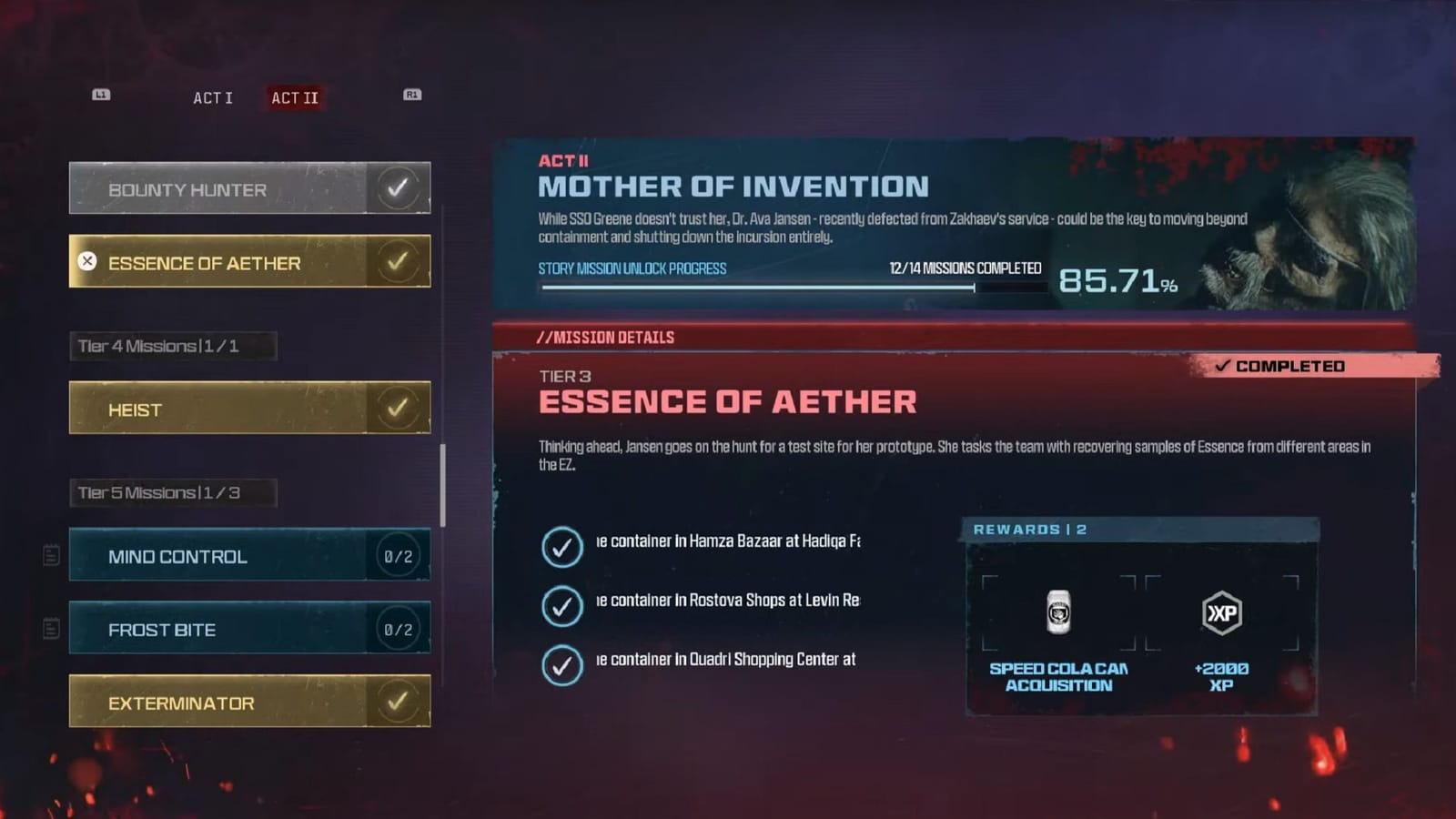Collapse the Mission Details section
Image resolution: width=1456 pixels, height=819 pixels.
[606, 337]
